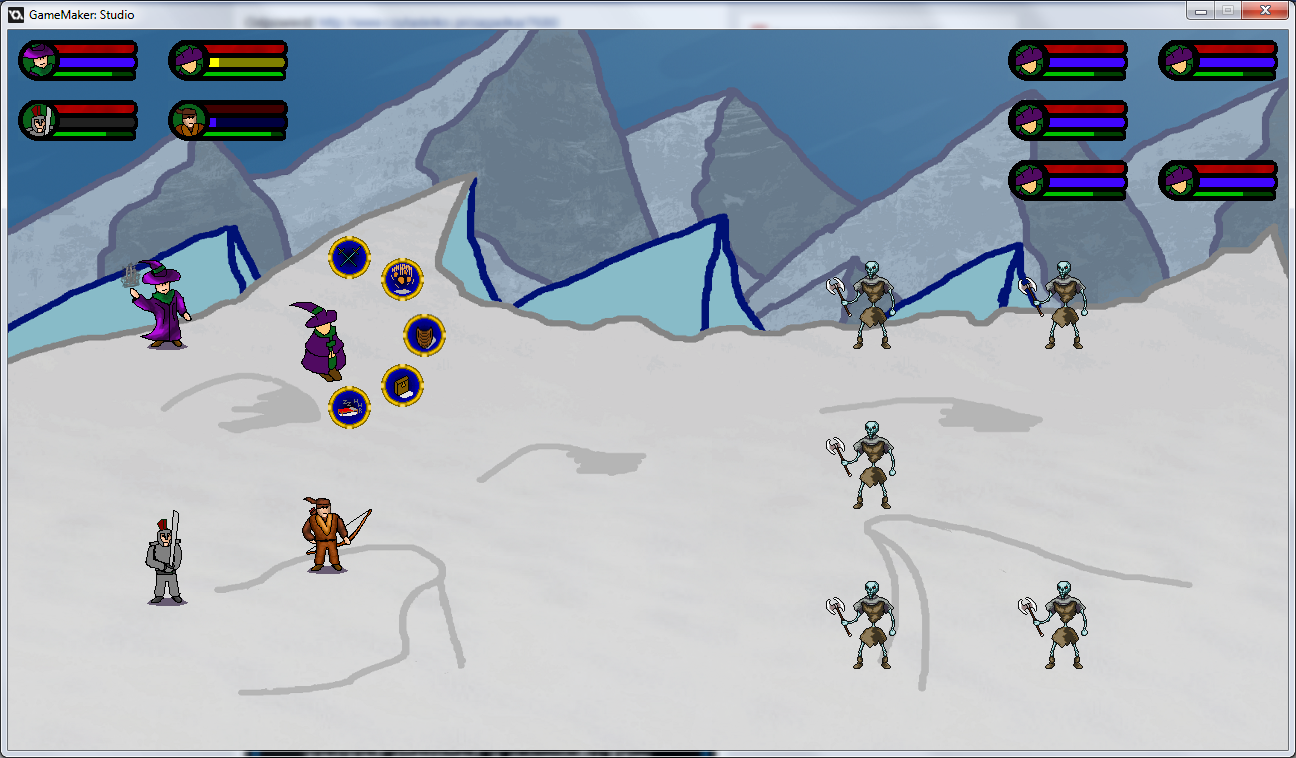Choose the crossed swords attack command
This screenshot has height=758, width=1296.
(x=350, y=257)
